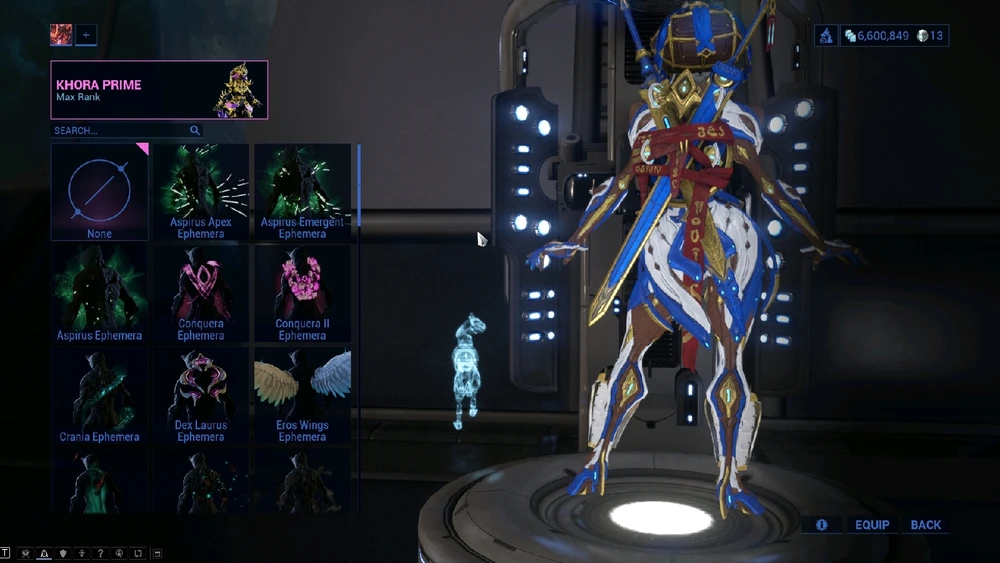Choose the Dex Laurus Ephemera

coord(201,395)
